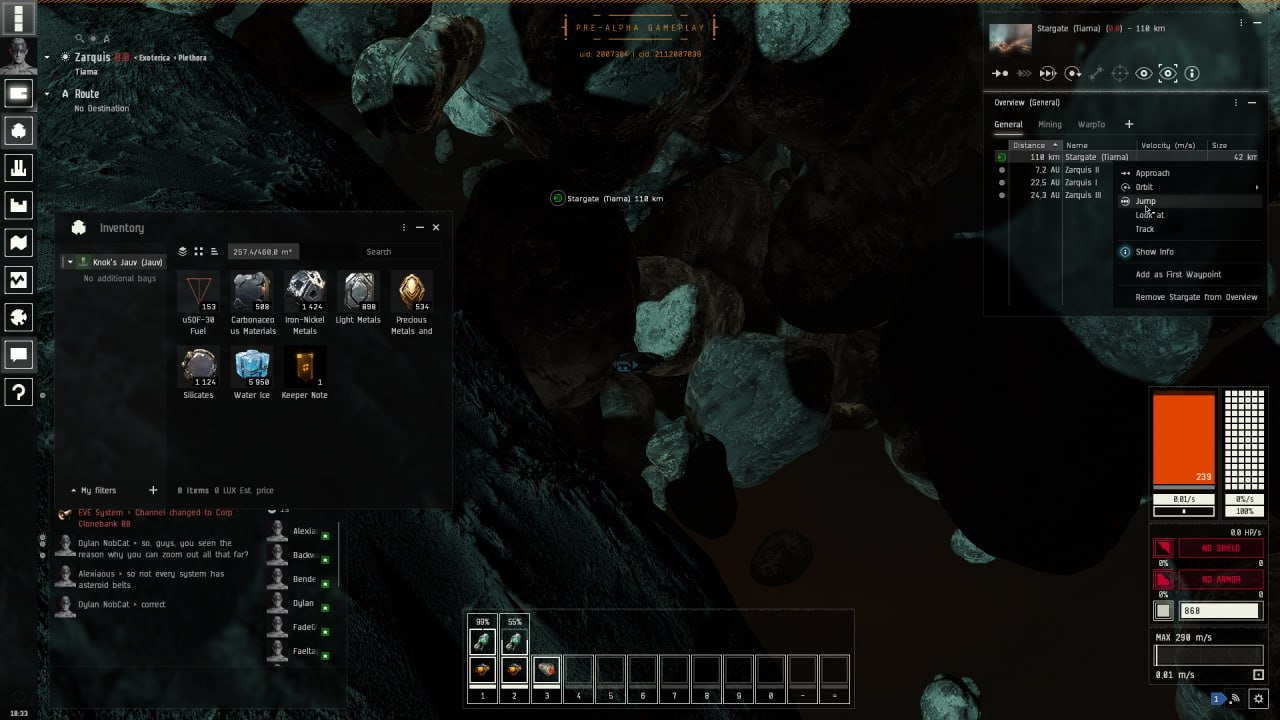The width and height of the screenshot is (1280, 720).
Task: Add Stargate as First Waypoint
Action: pos(1178,274)
